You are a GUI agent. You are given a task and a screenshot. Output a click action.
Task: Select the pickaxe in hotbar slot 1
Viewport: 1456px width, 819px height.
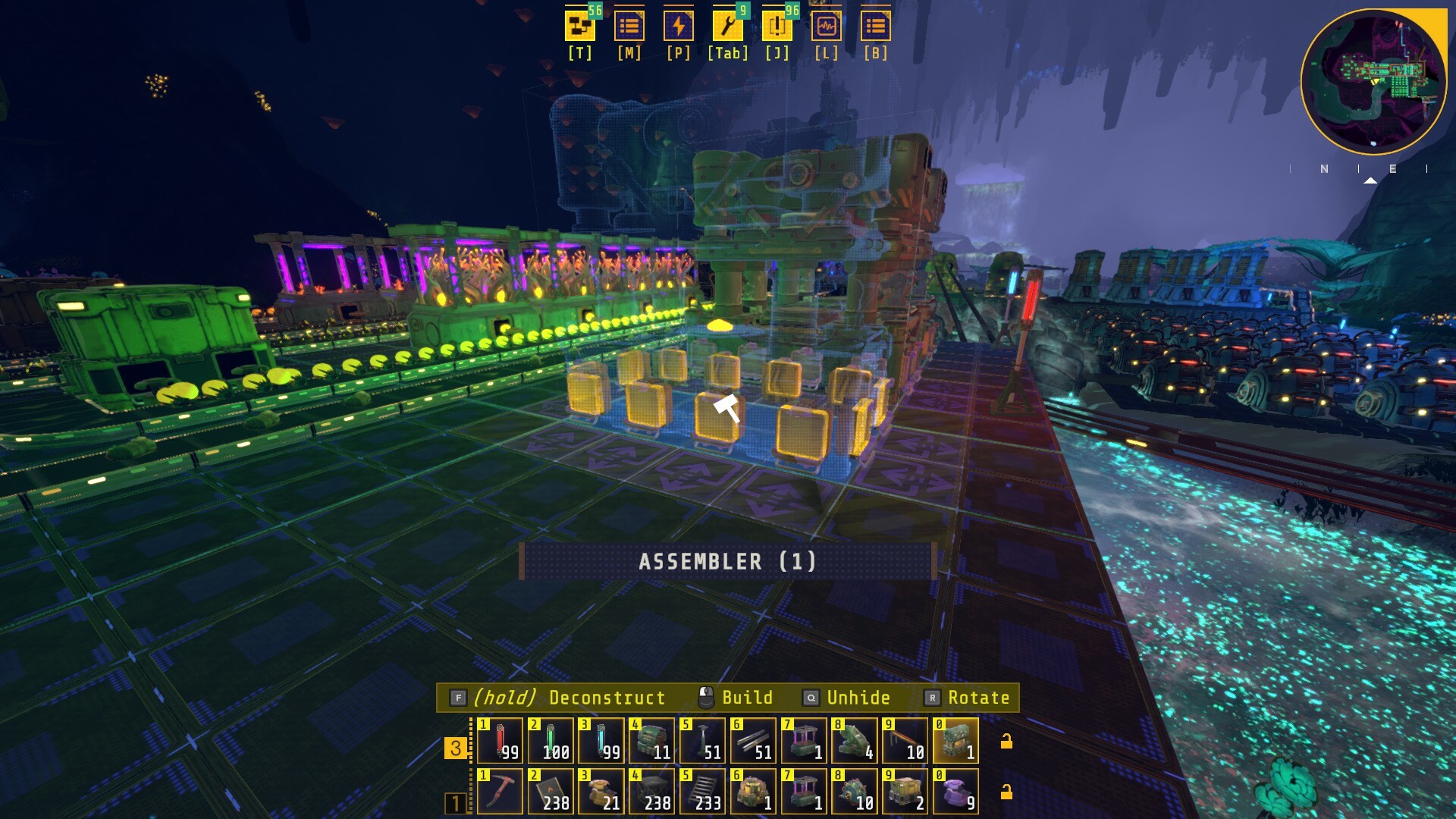point(501,791)
